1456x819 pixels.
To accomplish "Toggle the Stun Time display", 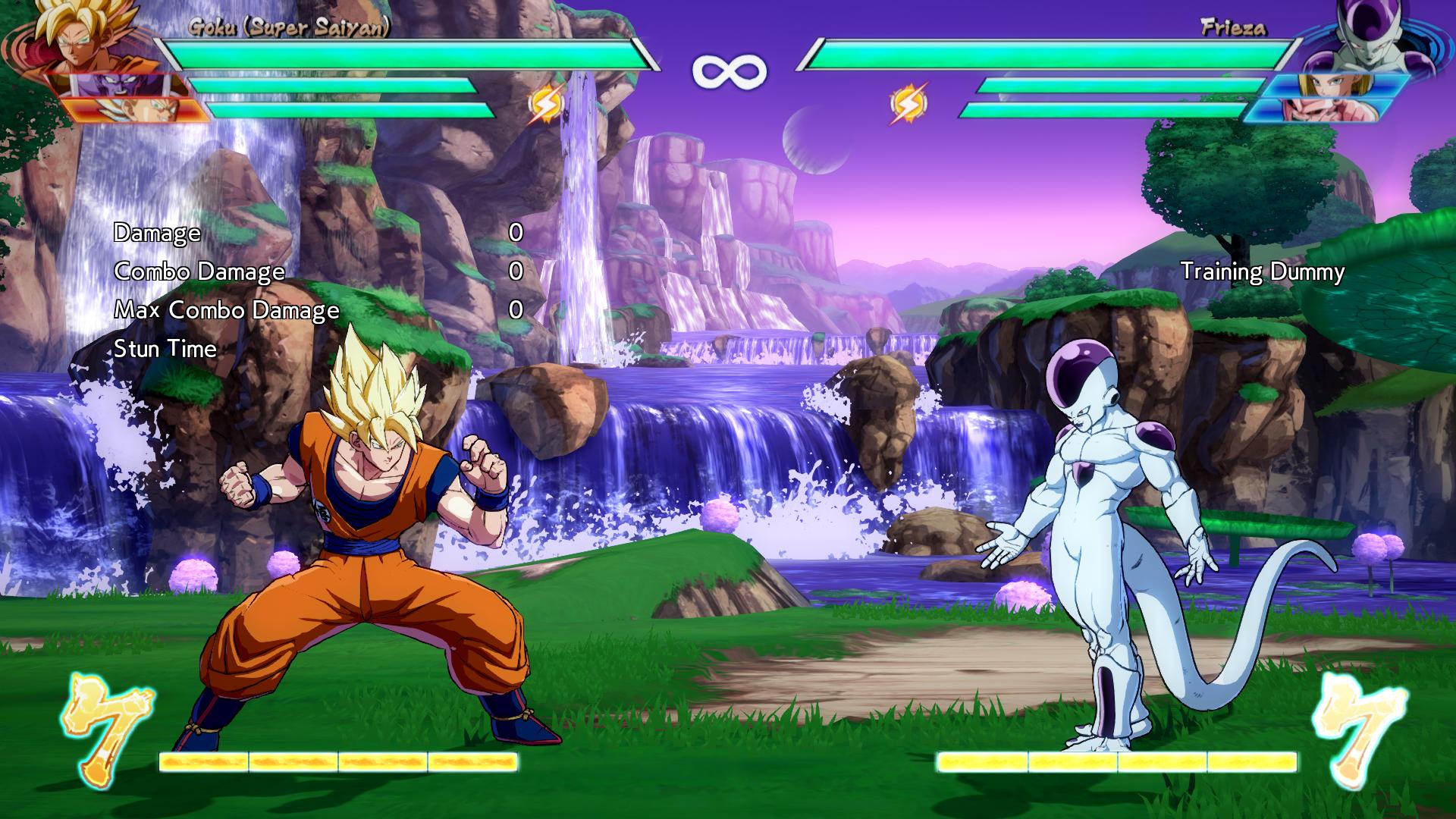I will tap(164, 350).
